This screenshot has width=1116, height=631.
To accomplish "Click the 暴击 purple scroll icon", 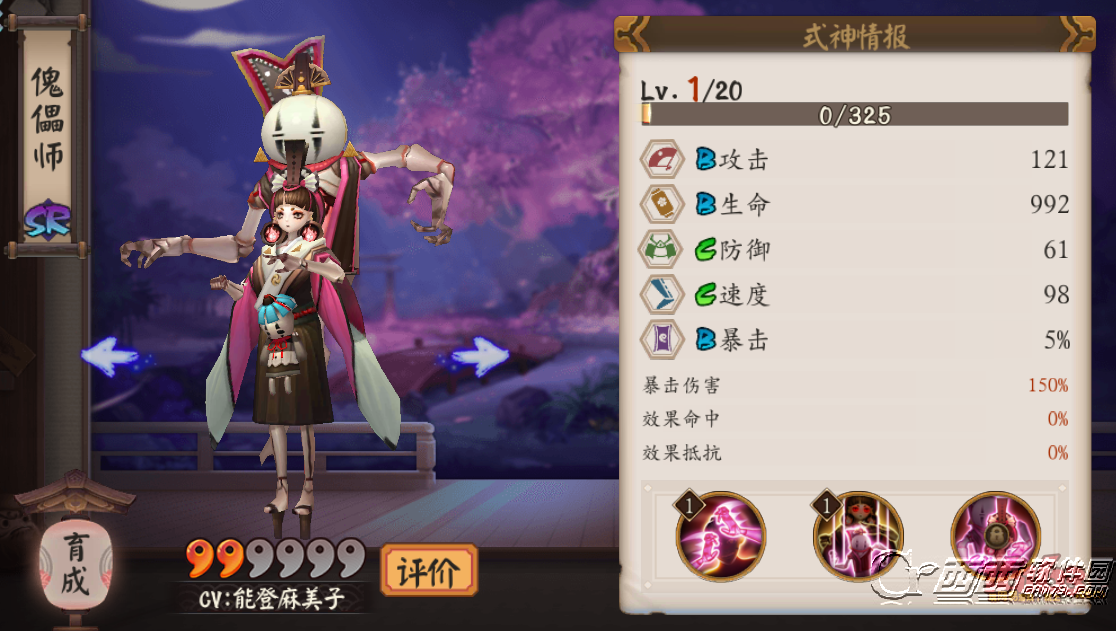I will point(662,340).
